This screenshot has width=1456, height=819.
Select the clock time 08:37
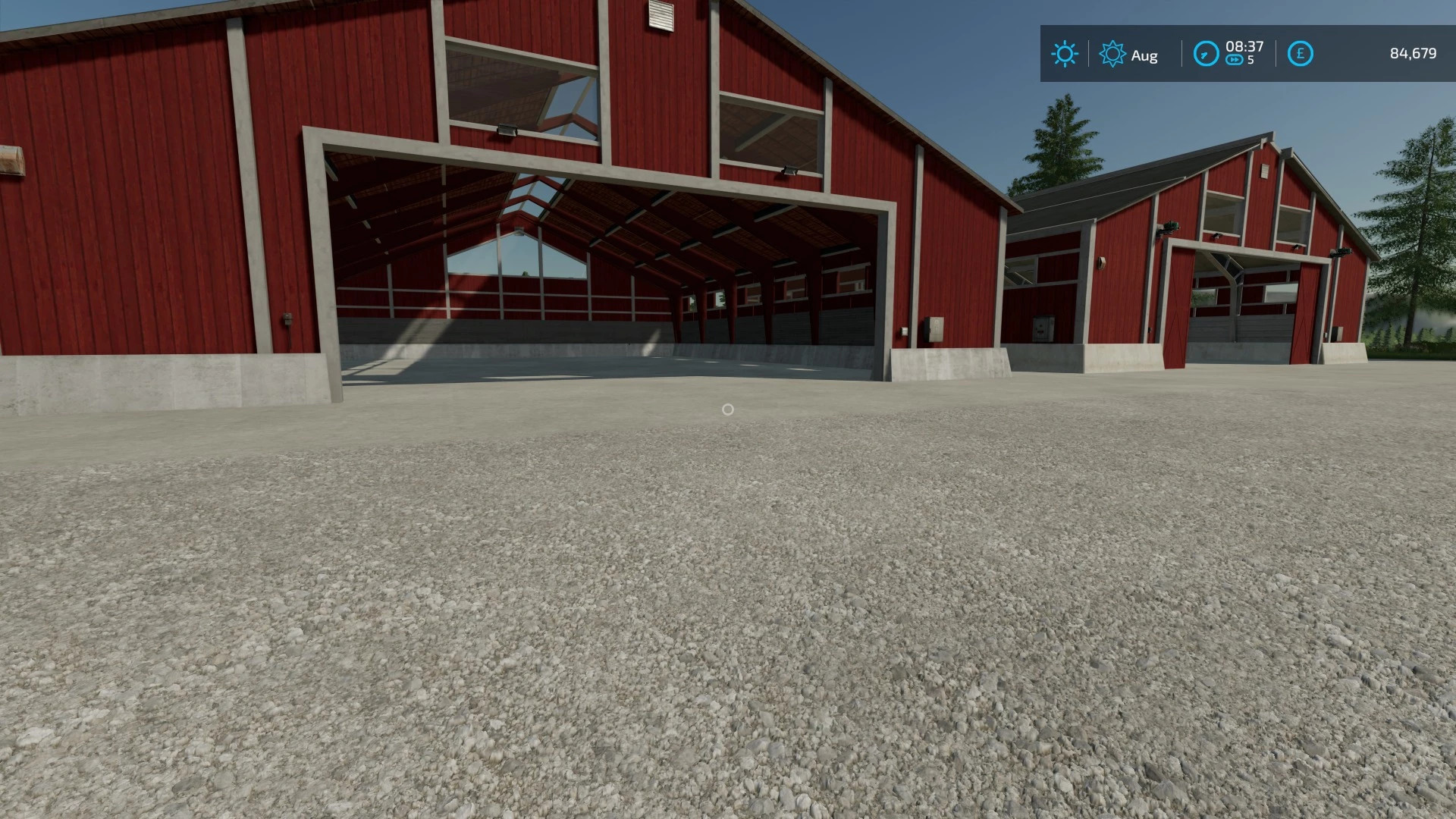point(1246,47)
